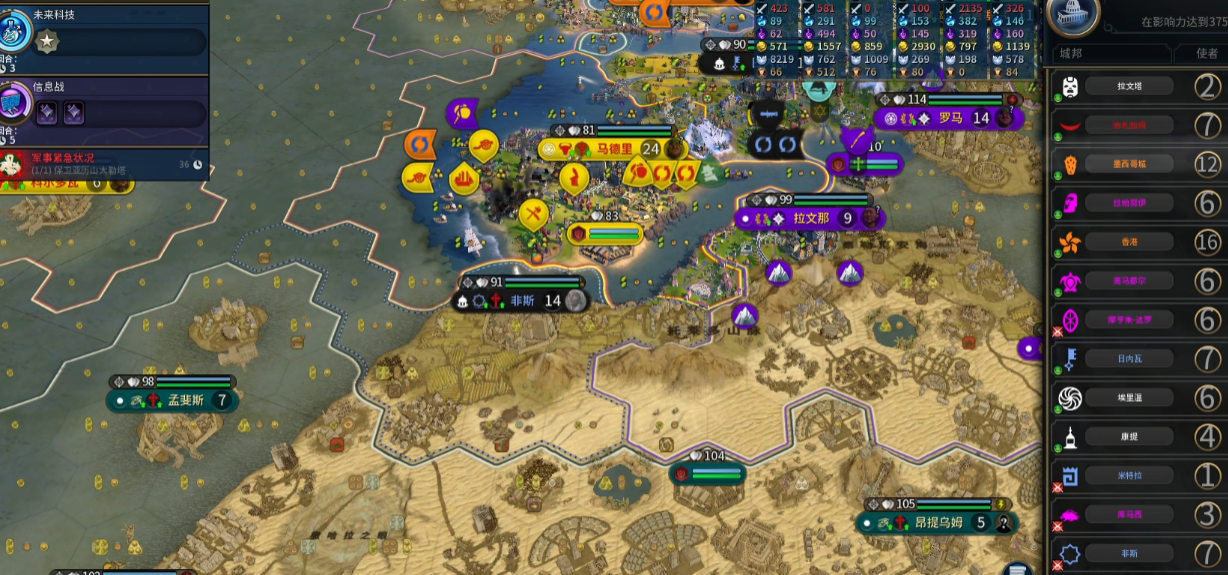Select the 罗马 city banner
Screen dimensions: 1228x575
[x=949, y=118]
